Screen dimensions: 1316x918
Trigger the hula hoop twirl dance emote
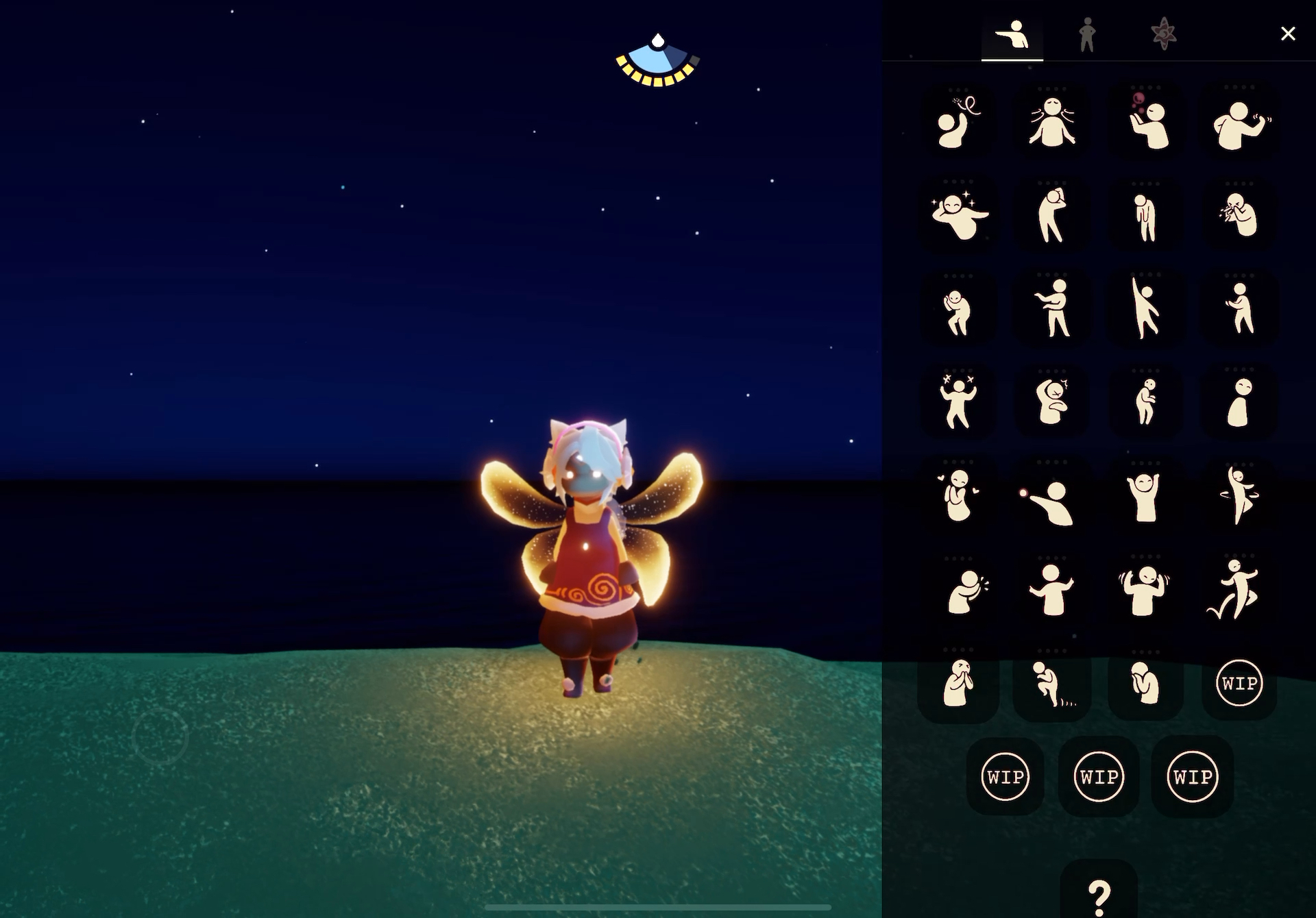[x=1239, y=495]
